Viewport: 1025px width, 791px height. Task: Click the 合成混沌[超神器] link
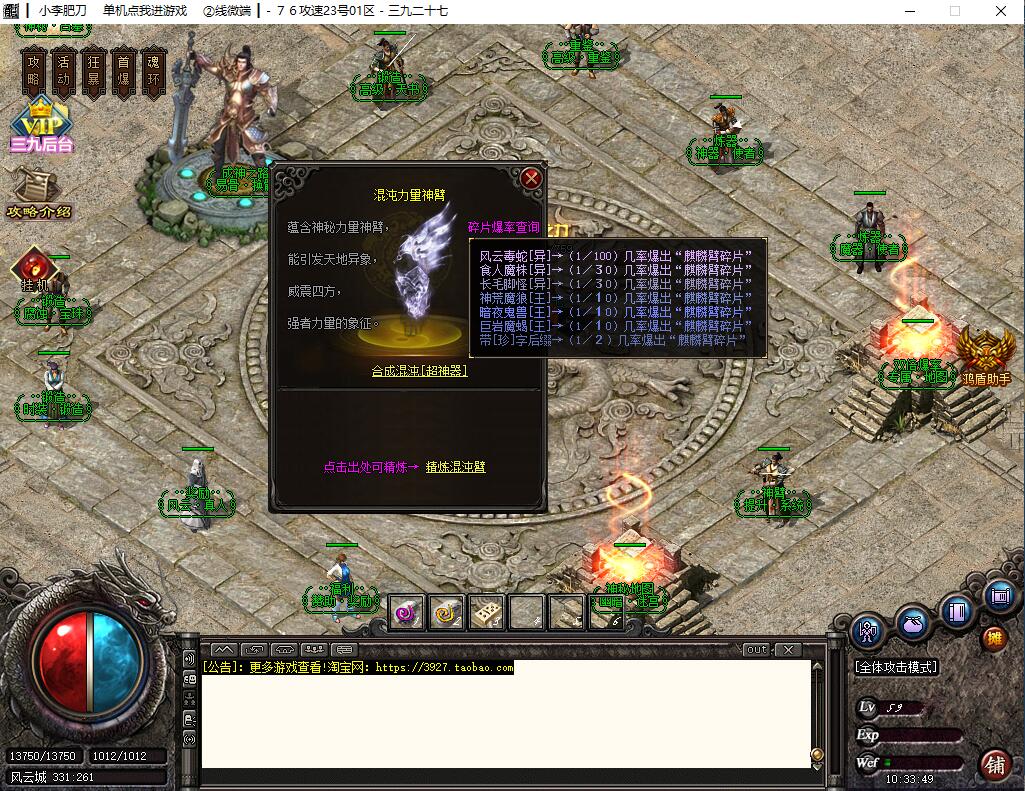419,370
